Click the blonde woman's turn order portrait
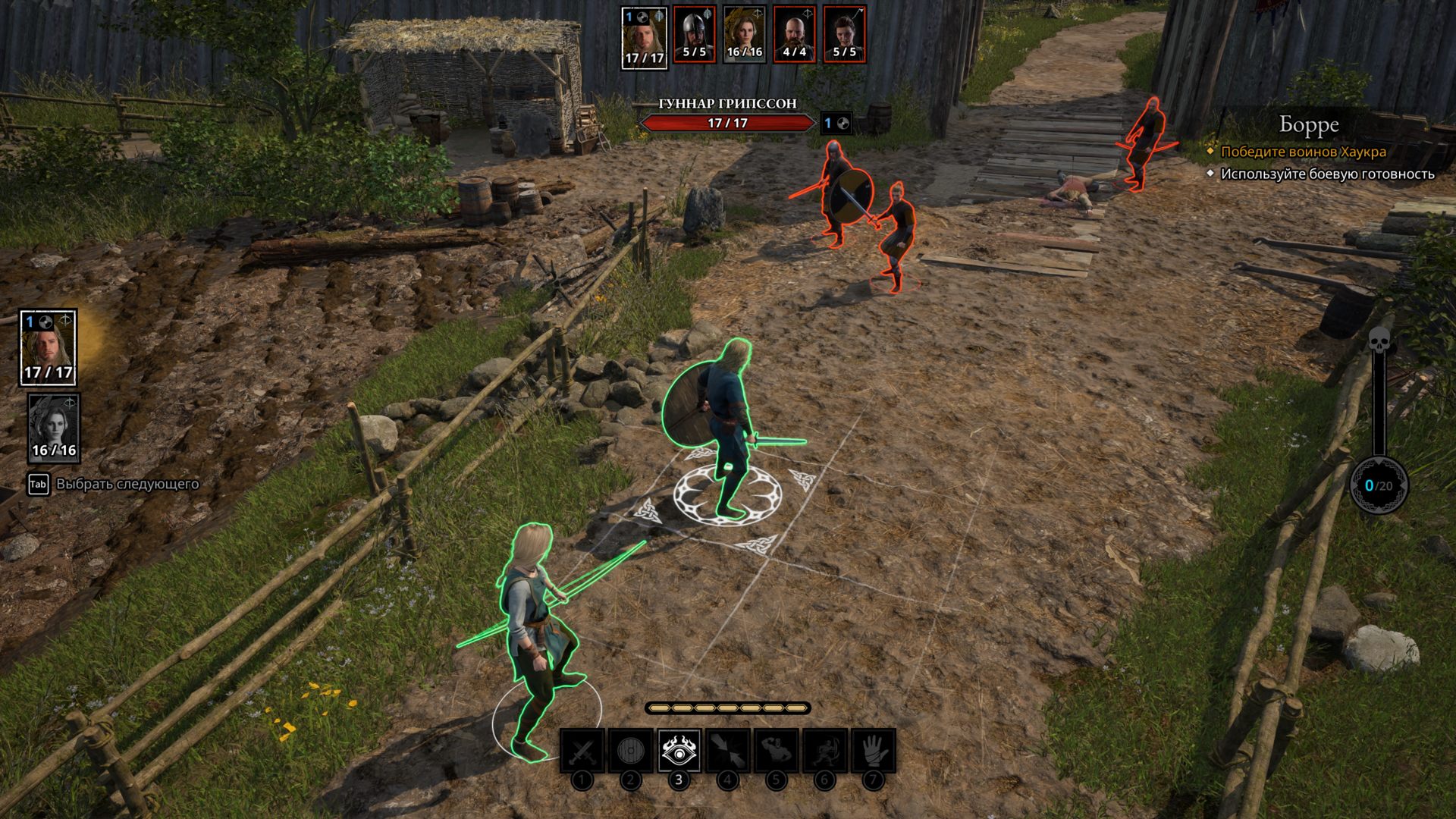Screen dimensions: 1456x819 (x=744, y=34)
